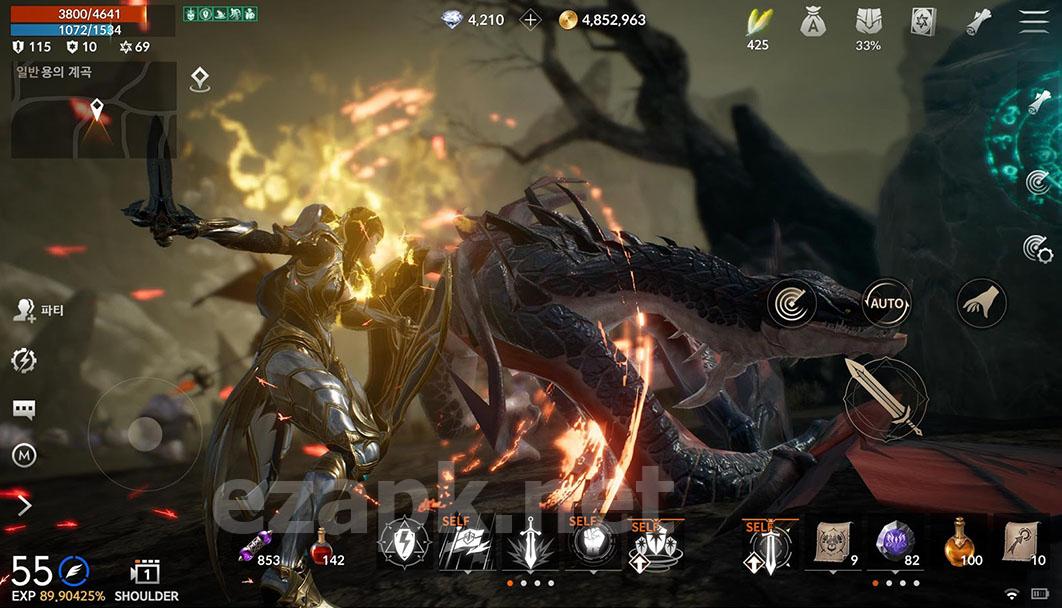
Task: Open the chat speech bubble
Action: pos(24,409)
